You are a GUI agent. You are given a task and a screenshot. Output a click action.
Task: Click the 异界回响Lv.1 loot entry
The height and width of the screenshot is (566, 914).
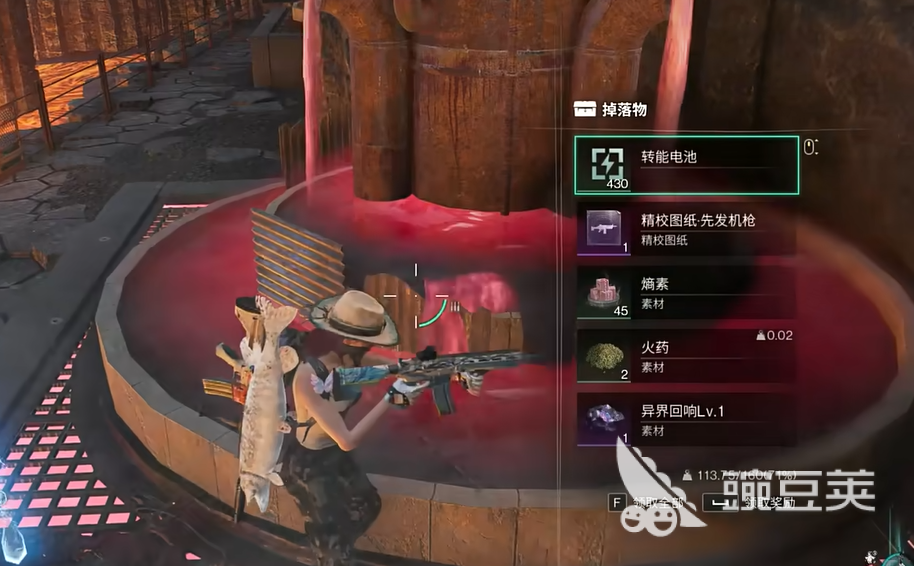pyautogui.click(x=686, y=420)
